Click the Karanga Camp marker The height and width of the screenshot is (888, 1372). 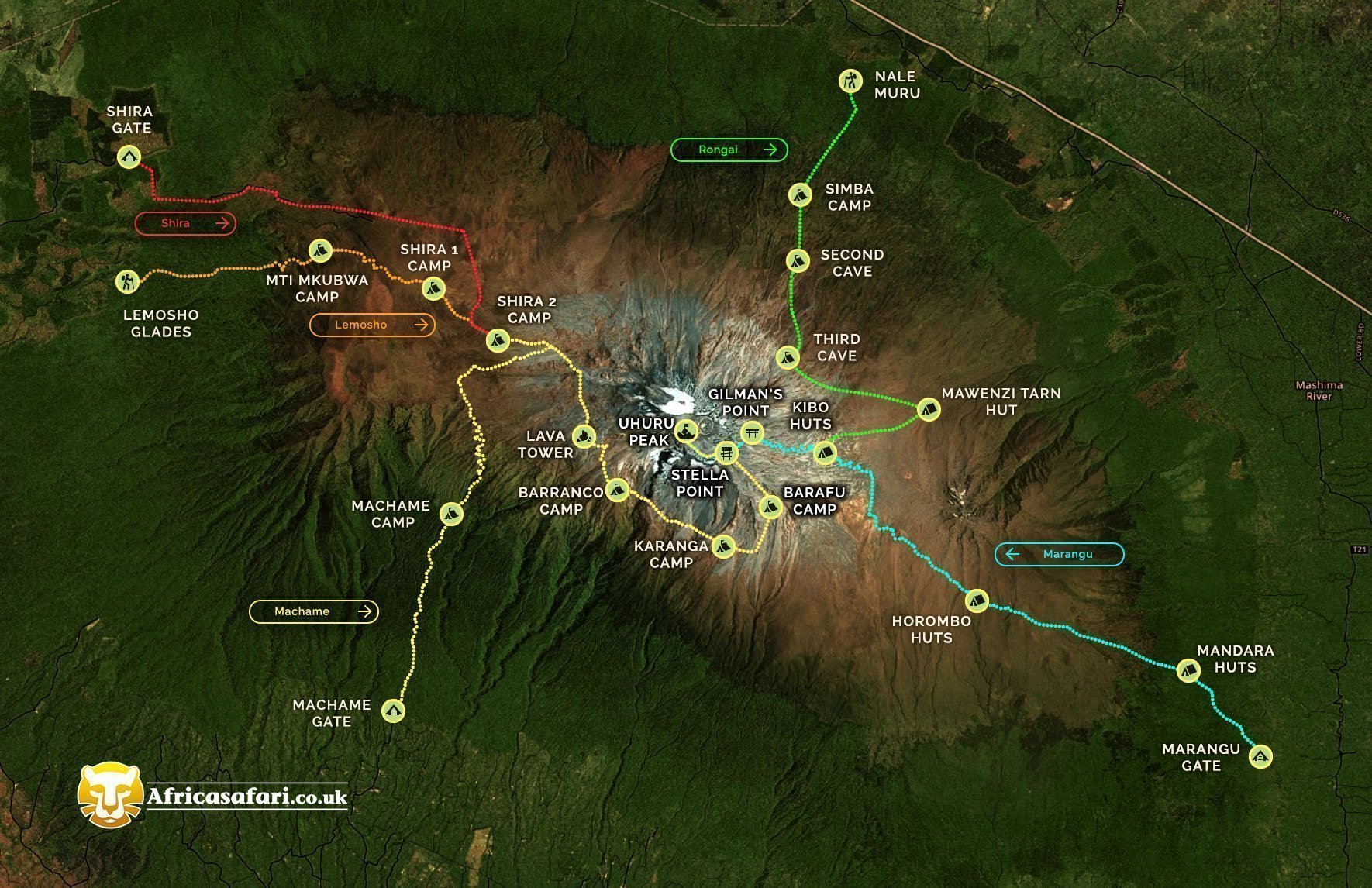coord(723,546)
